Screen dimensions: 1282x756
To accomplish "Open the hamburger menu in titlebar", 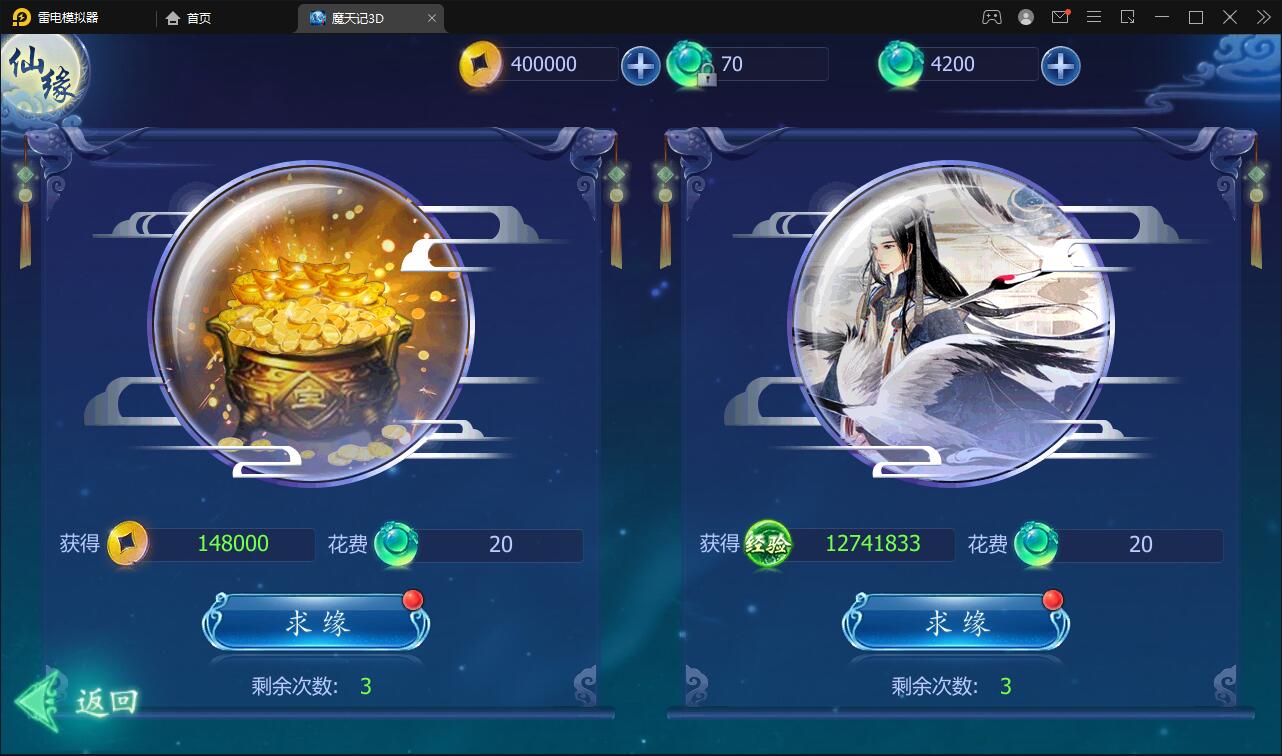I will coord(1094,17).
